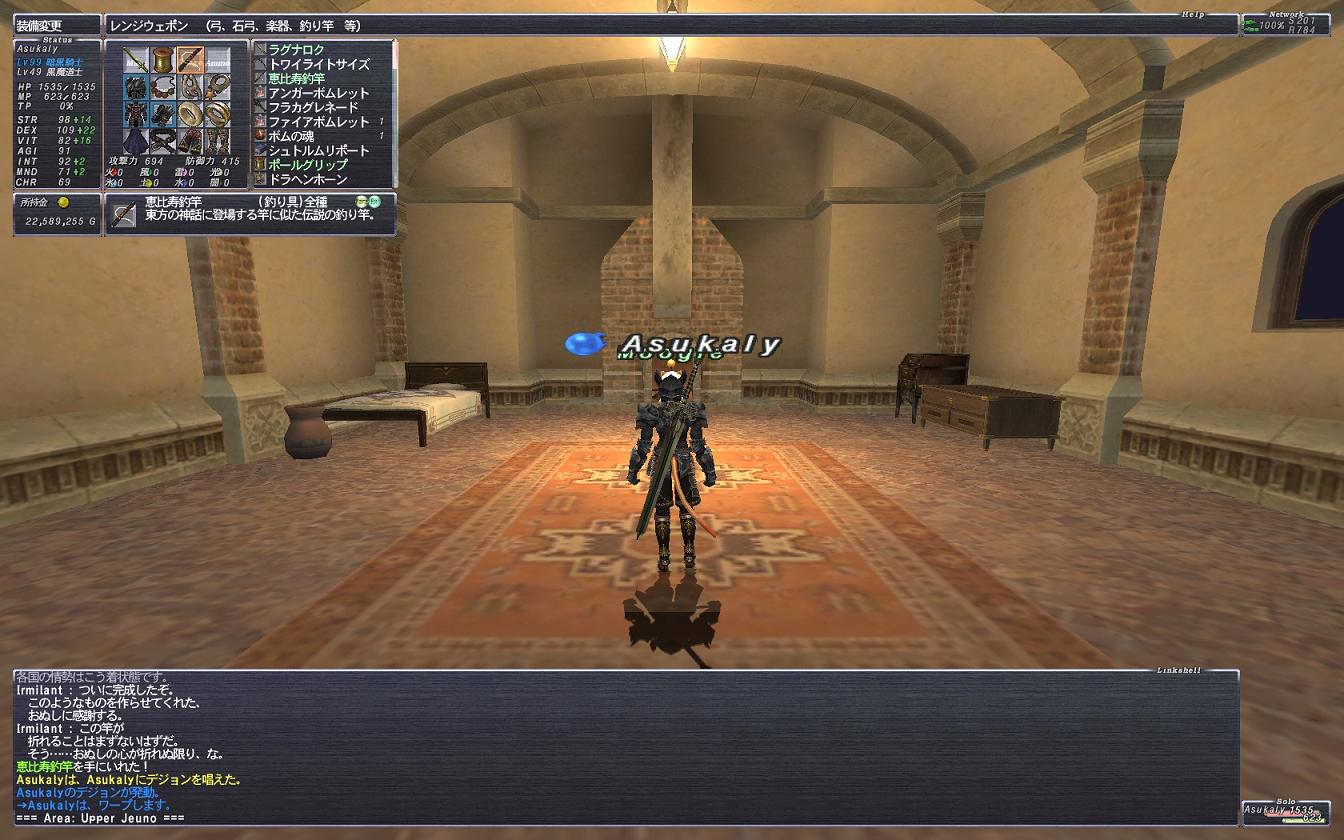Viewport: 1344px width, 840px height.
Task: Open the Help indicator on top bar
Action: [1191, 14]
